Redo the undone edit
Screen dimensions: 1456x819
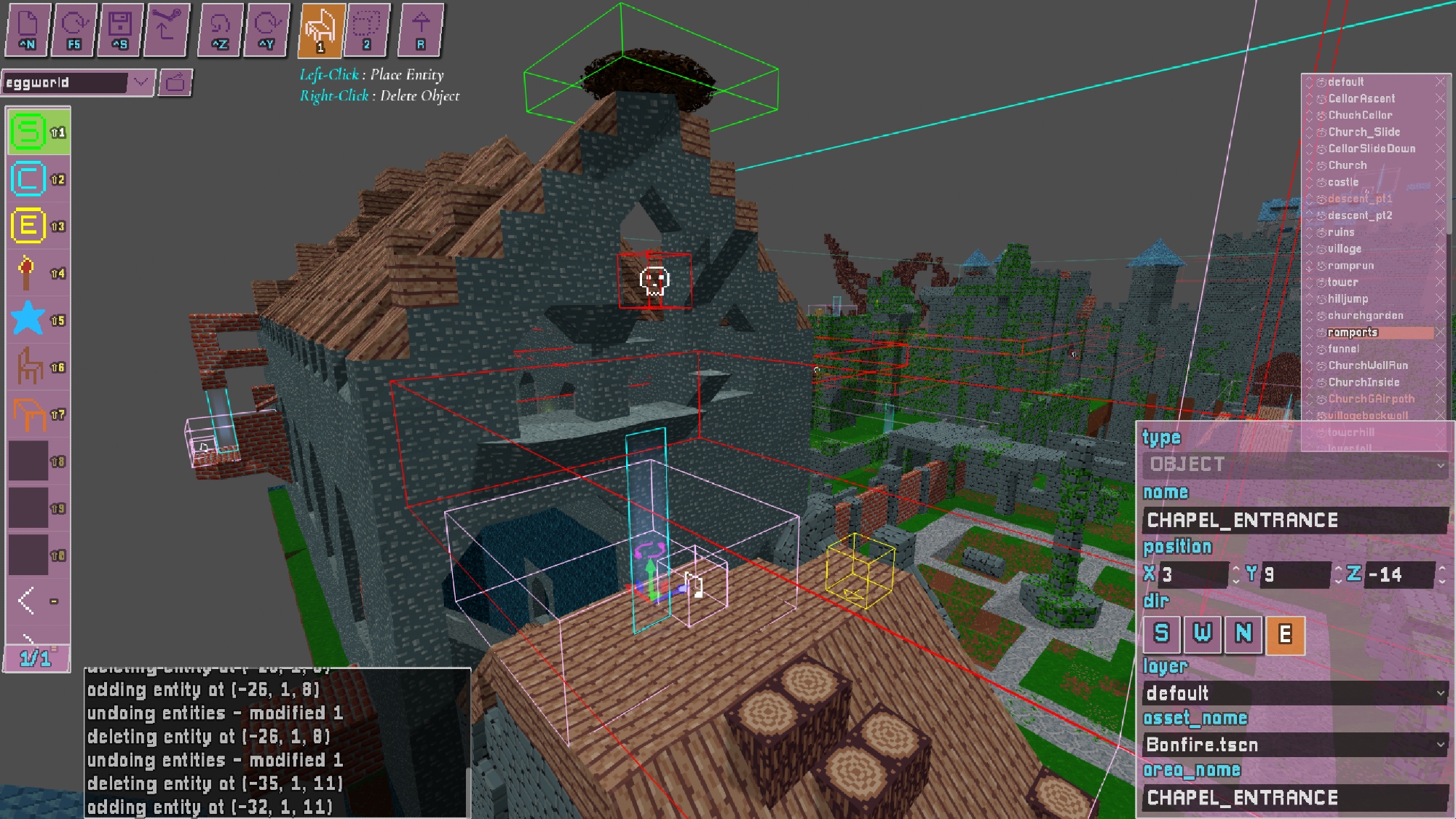point(266,30)
